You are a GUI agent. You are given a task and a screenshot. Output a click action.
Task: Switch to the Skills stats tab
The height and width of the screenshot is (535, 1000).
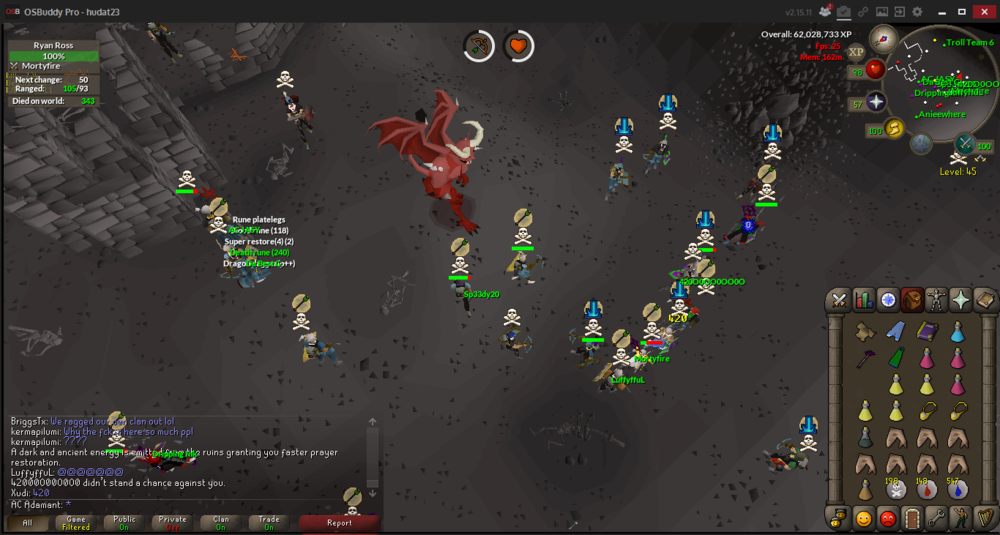(x=863, y=300)
